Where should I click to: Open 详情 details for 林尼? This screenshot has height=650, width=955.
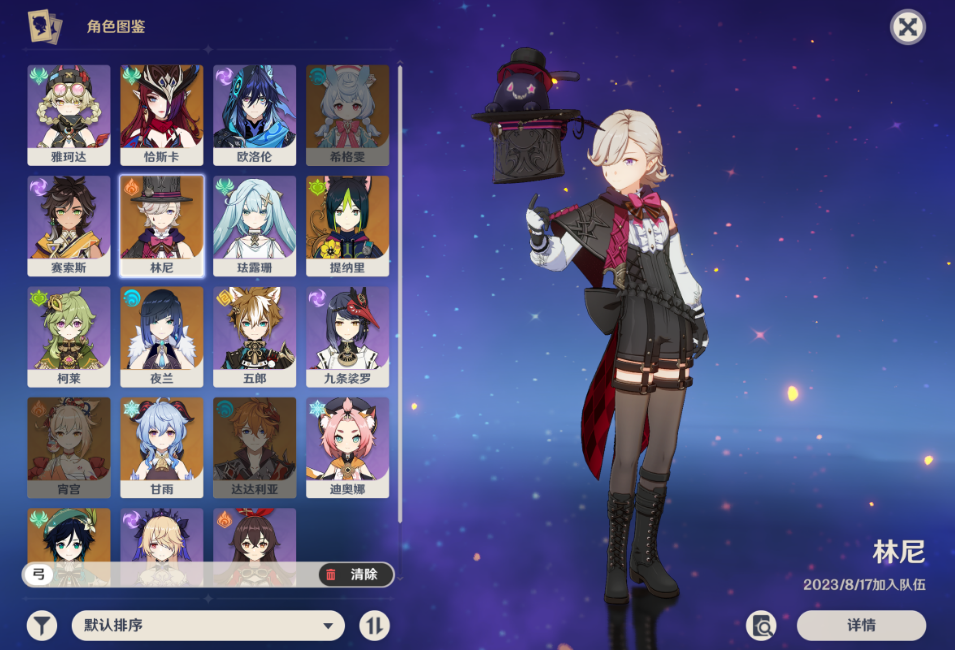[x=861, y=626]
